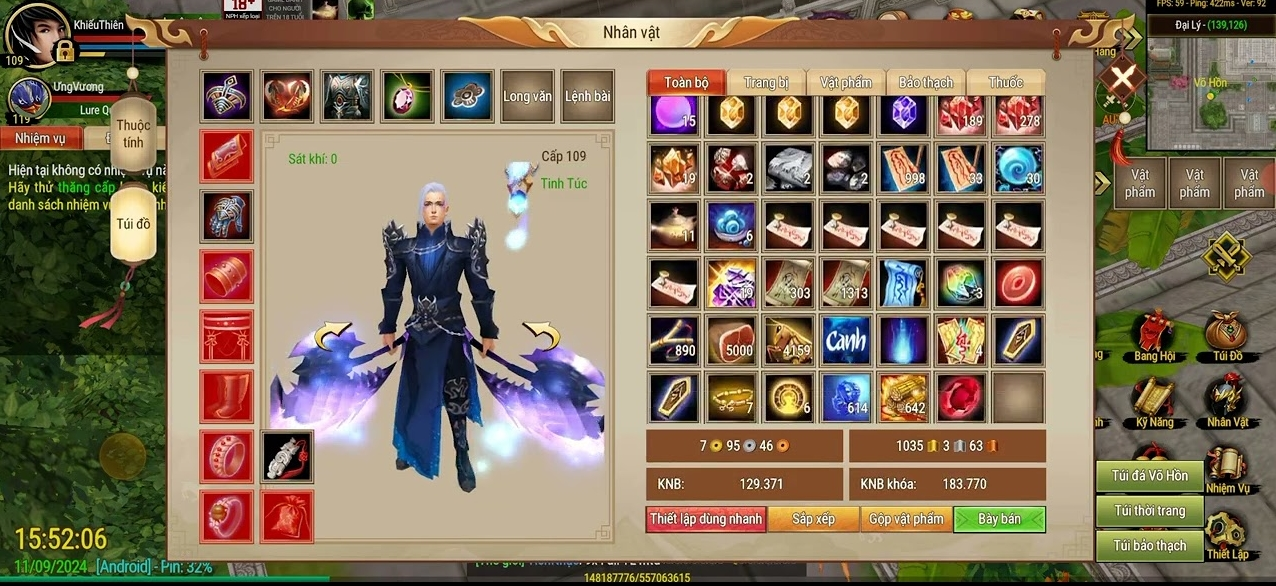Open the Túi thời trang bag
The image size is (1276, 586).
(x=1150, y=511)
